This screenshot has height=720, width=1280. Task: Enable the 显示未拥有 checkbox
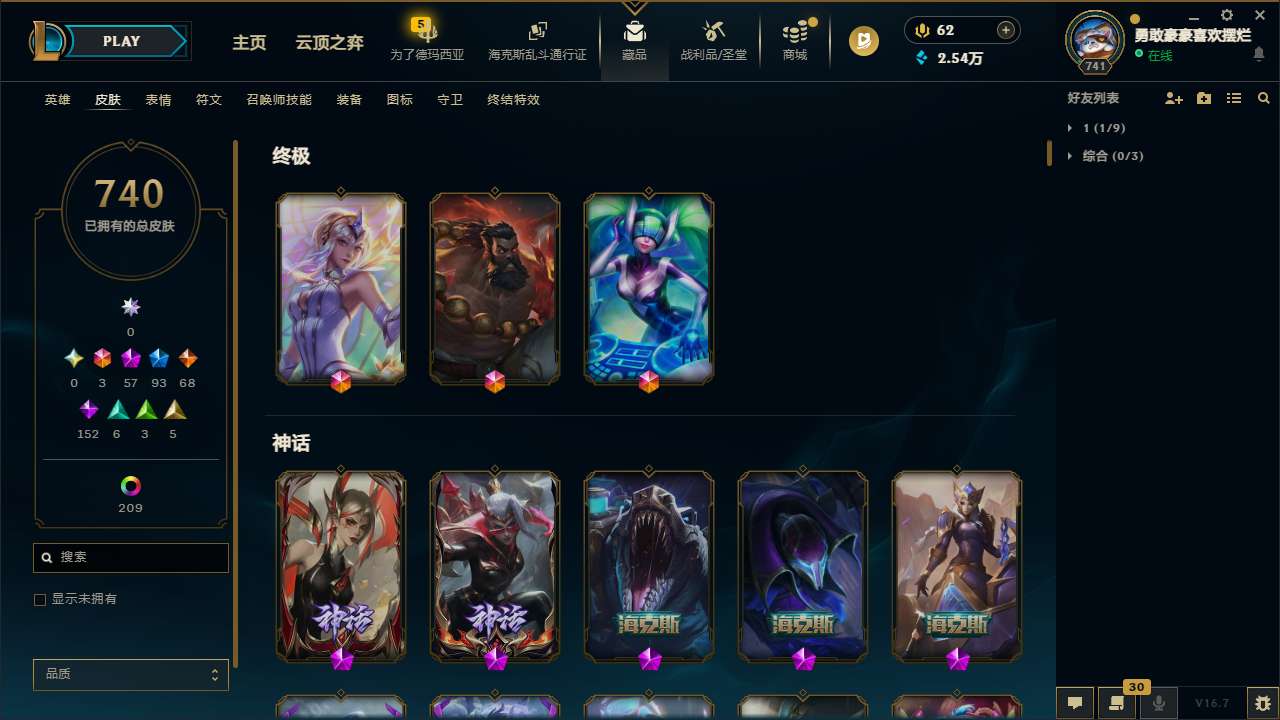(x=40, y=599)
